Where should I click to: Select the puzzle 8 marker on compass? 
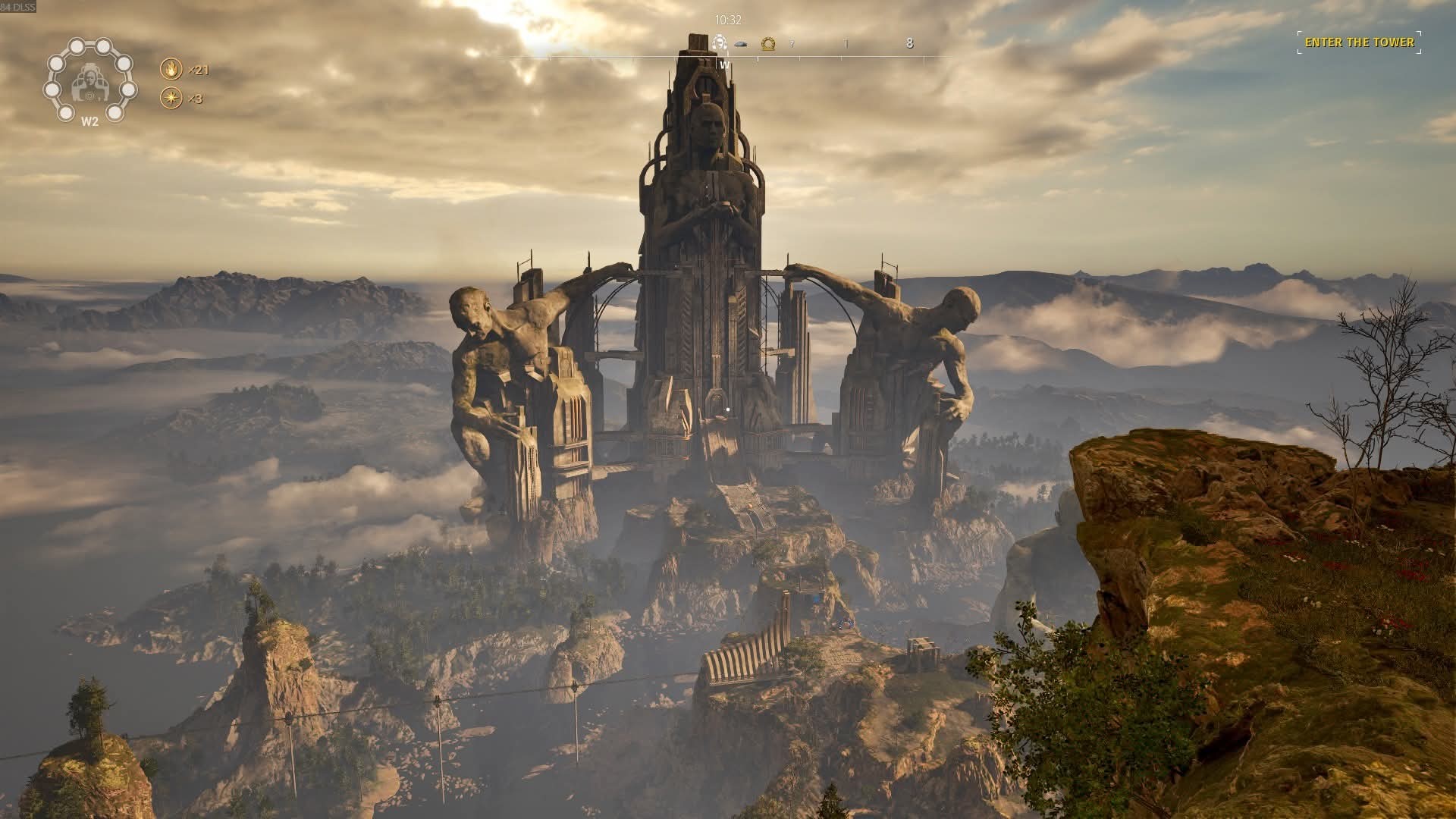pyautogui.click(x=909, y=43)
